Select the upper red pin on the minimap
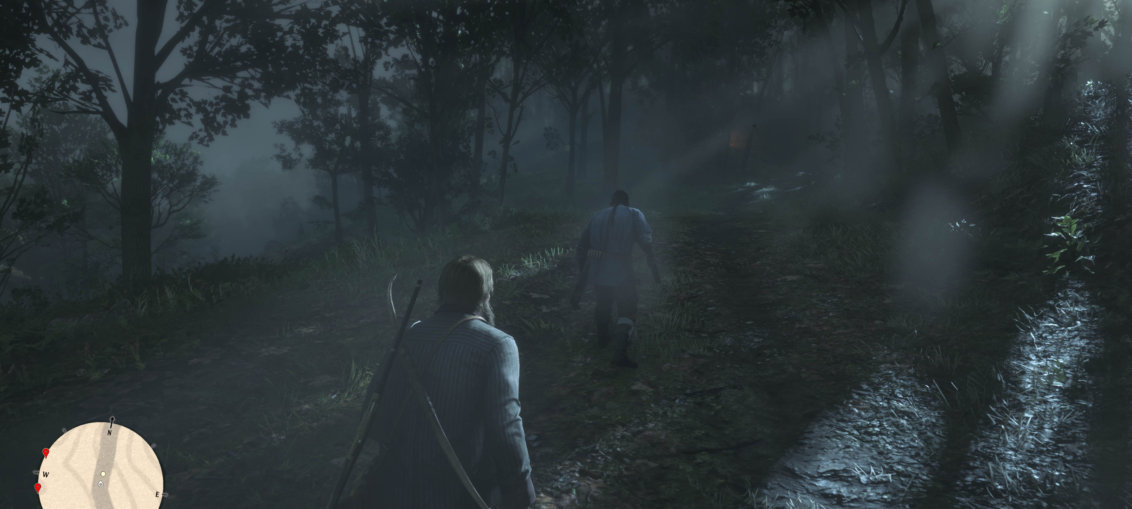1132x509 pixels. pos(46,453)
